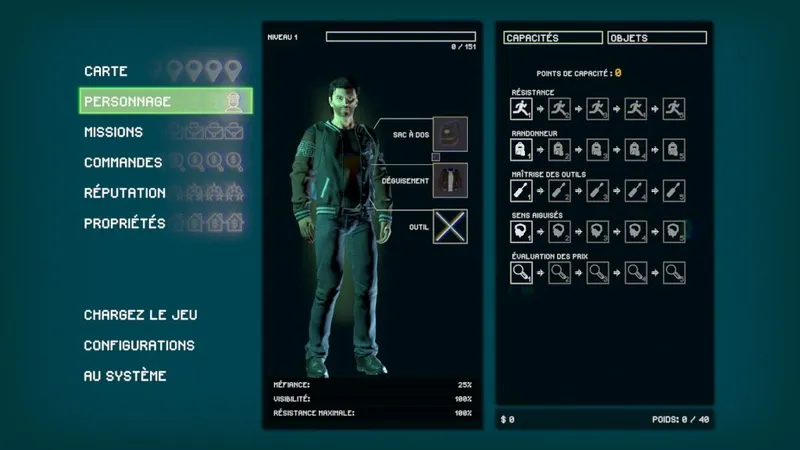Select Au système to exit
The width and height of the screenshot is (800, 450).
tap(125, 376)
